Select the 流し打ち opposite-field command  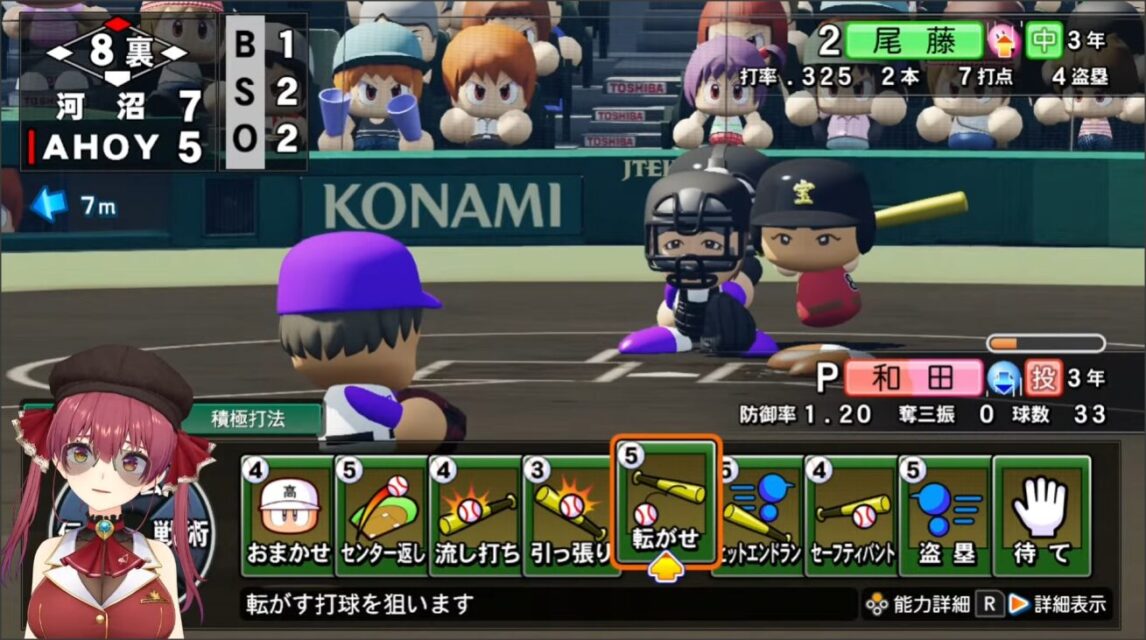click(x=476, y=515)
